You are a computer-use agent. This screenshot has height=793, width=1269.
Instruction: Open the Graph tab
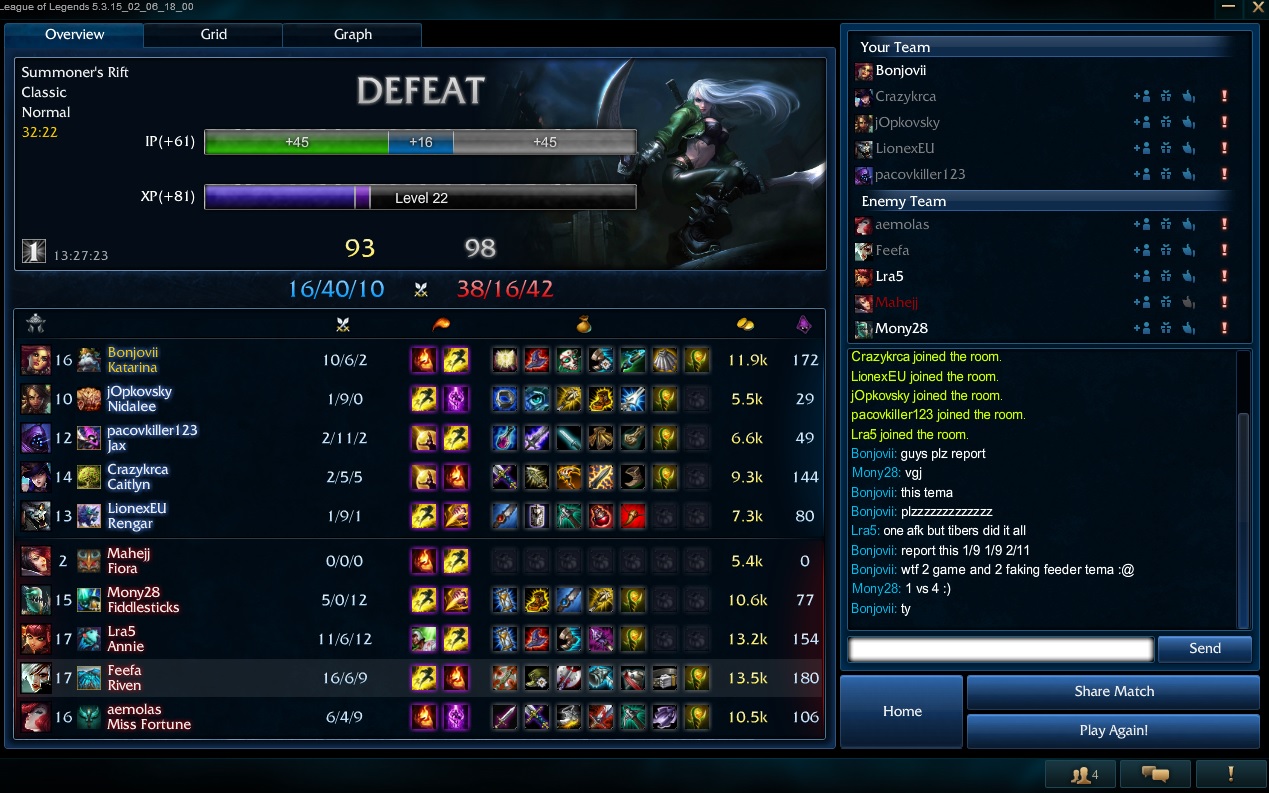pyautogui.click(x=352, y=35)
